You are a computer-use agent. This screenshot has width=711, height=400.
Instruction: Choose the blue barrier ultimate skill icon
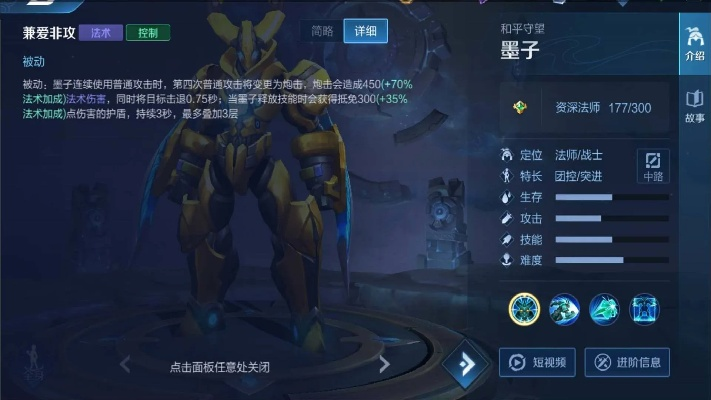(644, 308)
